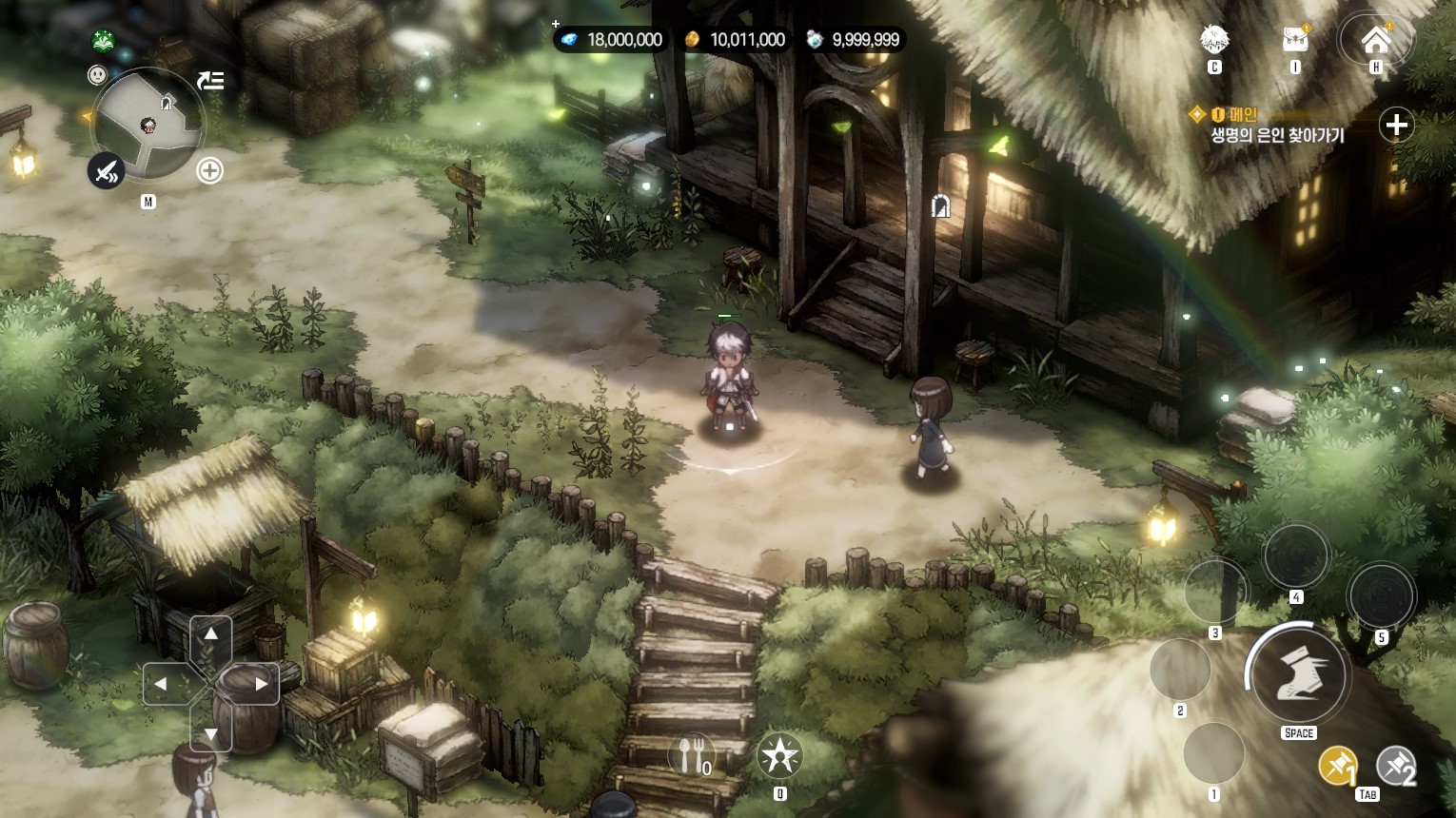Activate the star burst skill icon
Viewport: 1456px width, 818px height.
point(779,756)
